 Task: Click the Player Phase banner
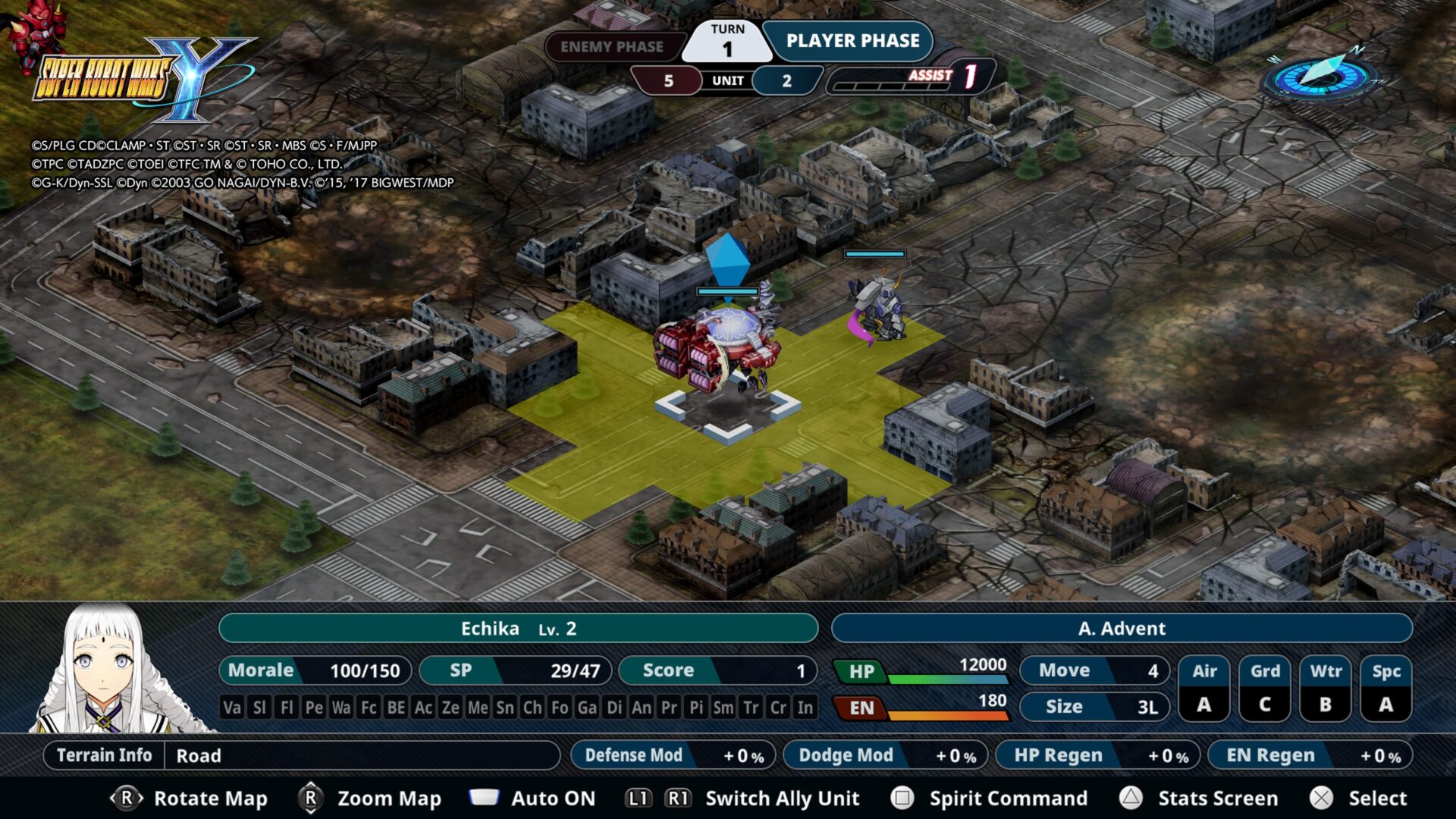tap(852, 41)
